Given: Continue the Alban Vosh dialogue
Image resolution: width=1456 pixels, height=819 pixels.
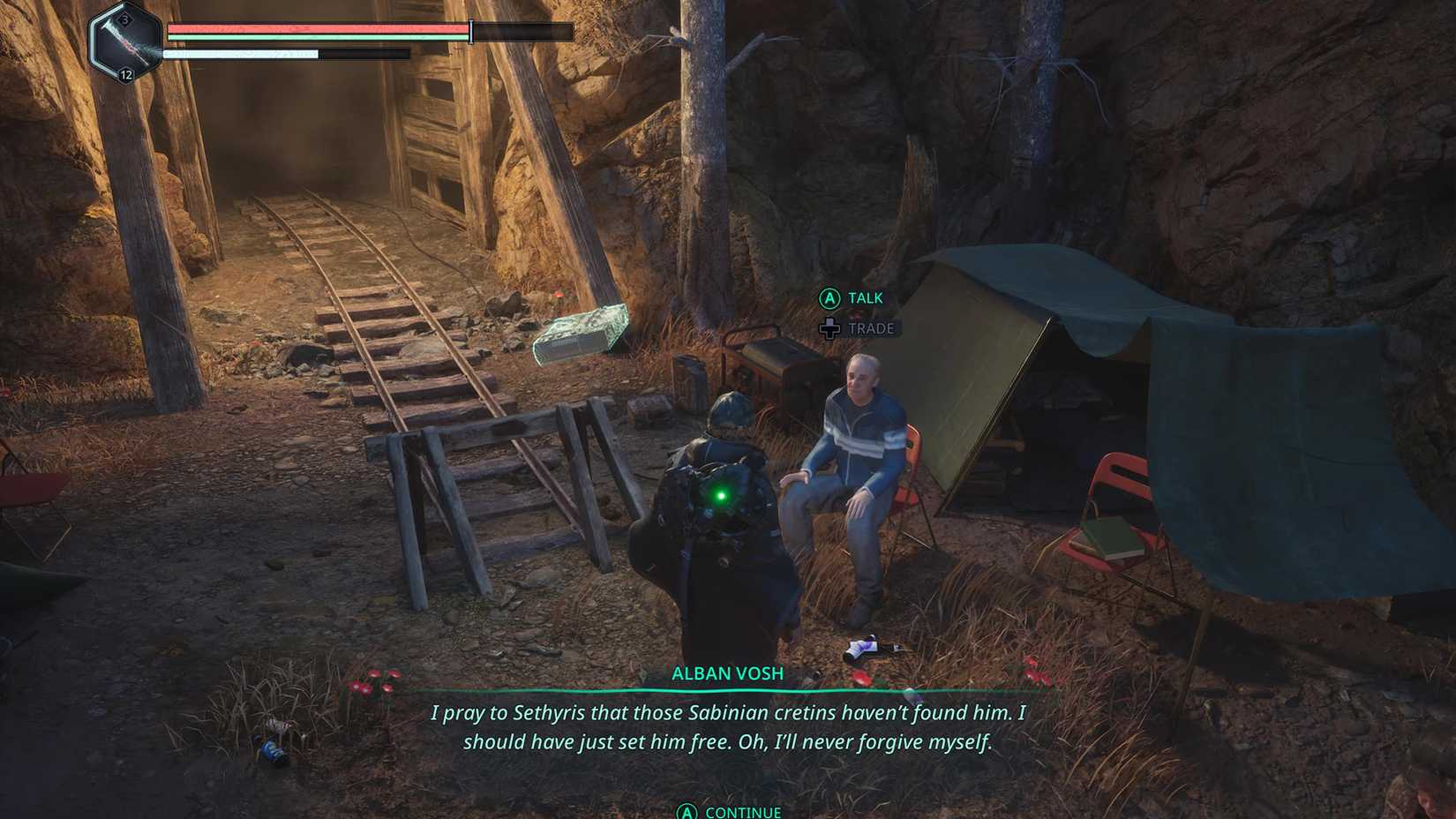Looking at the screenshot, I should pos(729,811).
